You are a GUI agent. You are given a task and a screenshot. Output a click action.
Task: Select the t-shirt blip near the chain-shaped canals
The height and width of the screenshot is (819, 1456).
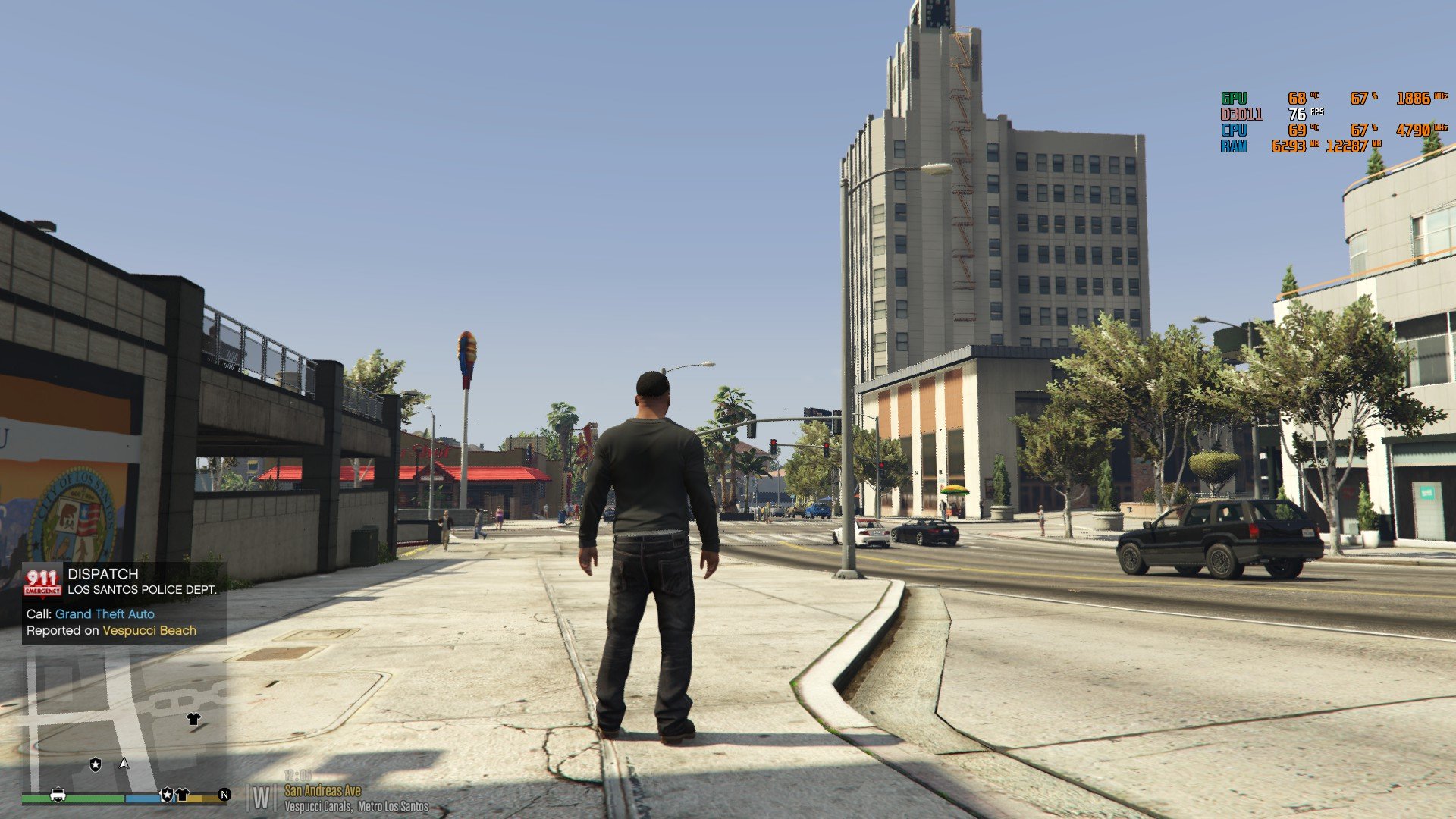tap(193, 719)
